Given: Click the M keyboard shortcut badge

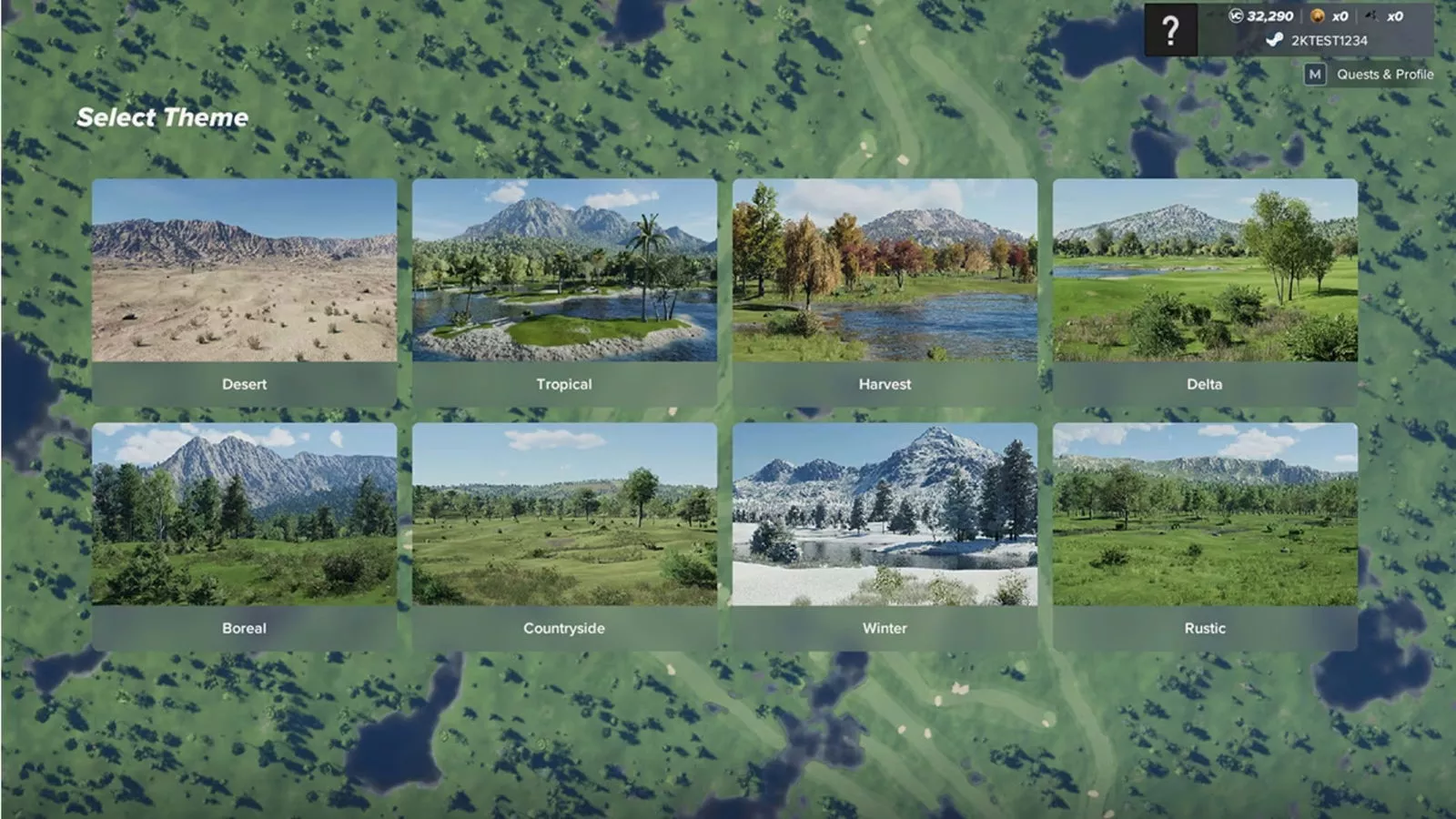Looking at the screenshot, I should [1316, 74].
